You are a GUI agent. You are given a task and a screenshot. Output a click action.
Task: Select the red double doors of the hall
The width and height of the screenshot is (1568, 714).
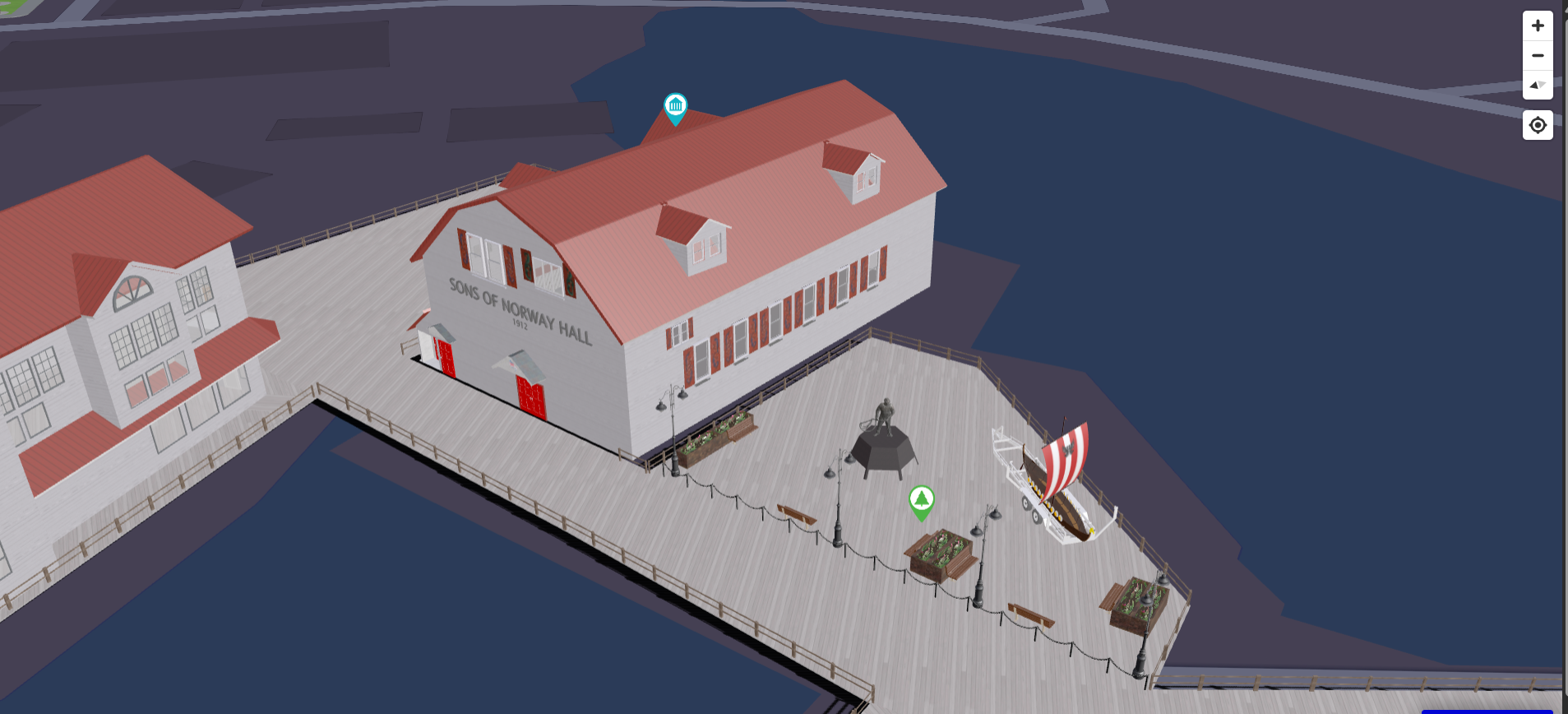(532, 395)
